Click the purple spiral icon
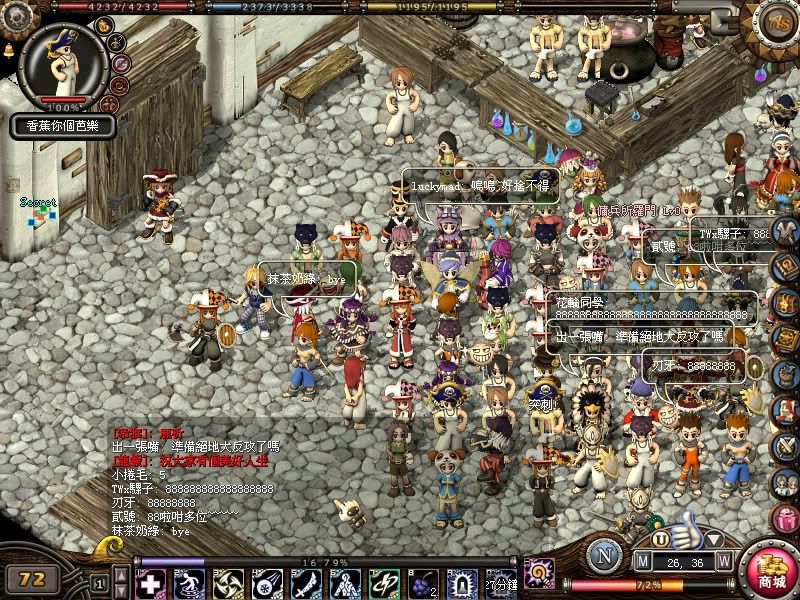Image resolution: width=800 pixels, height=600 pixels. pyautogui.click(x=539, y=573)
